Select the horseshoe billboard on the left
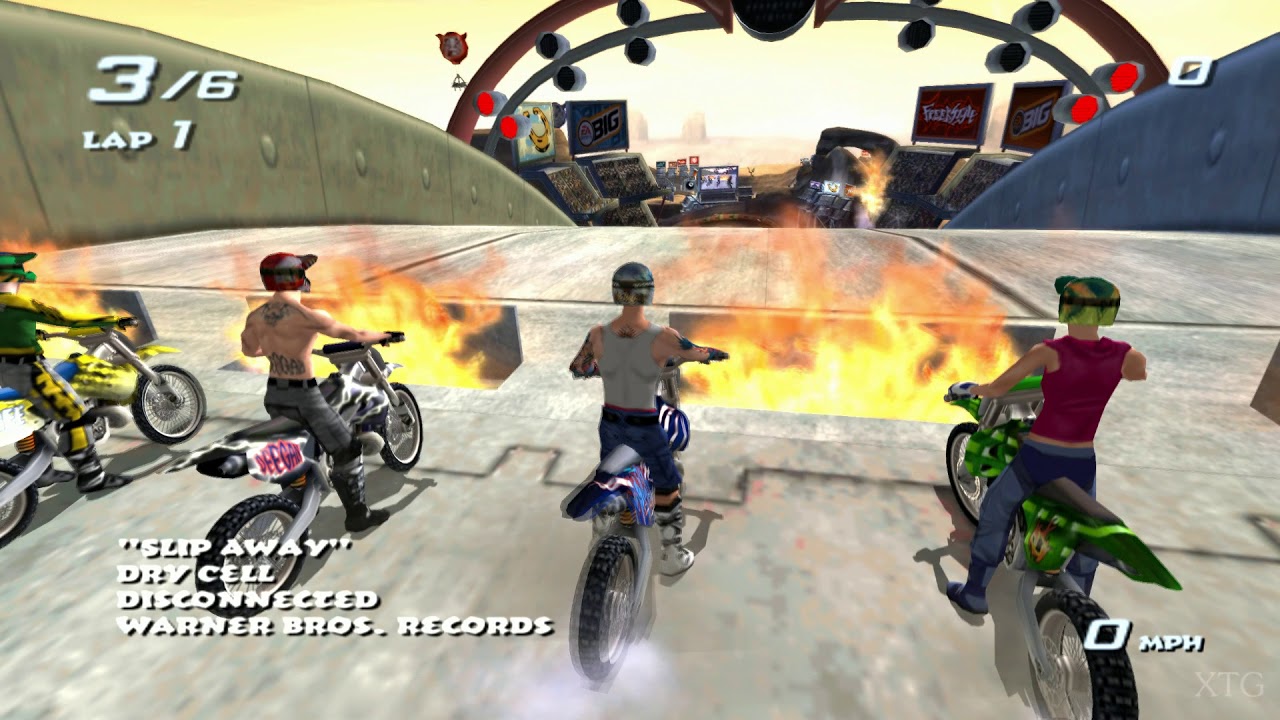Viewport: 1280px width, 720px height. coord(537,132)
